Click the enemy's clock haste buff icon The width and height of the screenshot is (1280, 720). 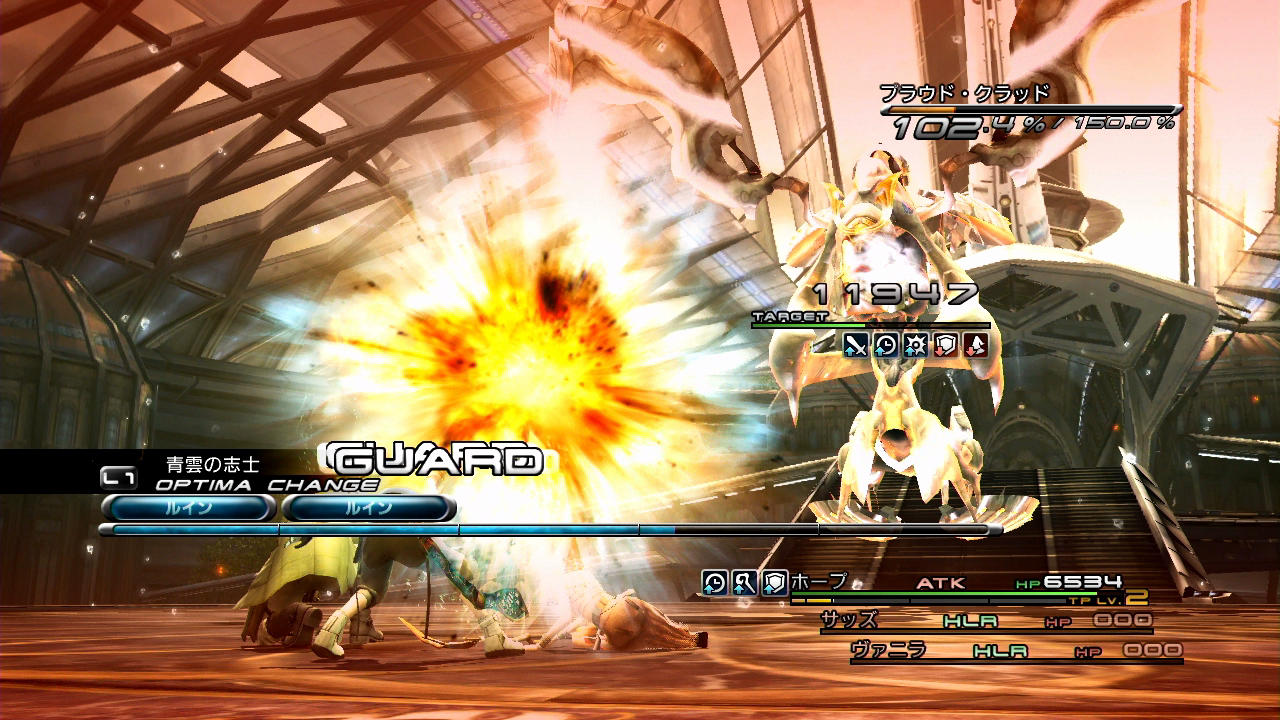(886, 345)
